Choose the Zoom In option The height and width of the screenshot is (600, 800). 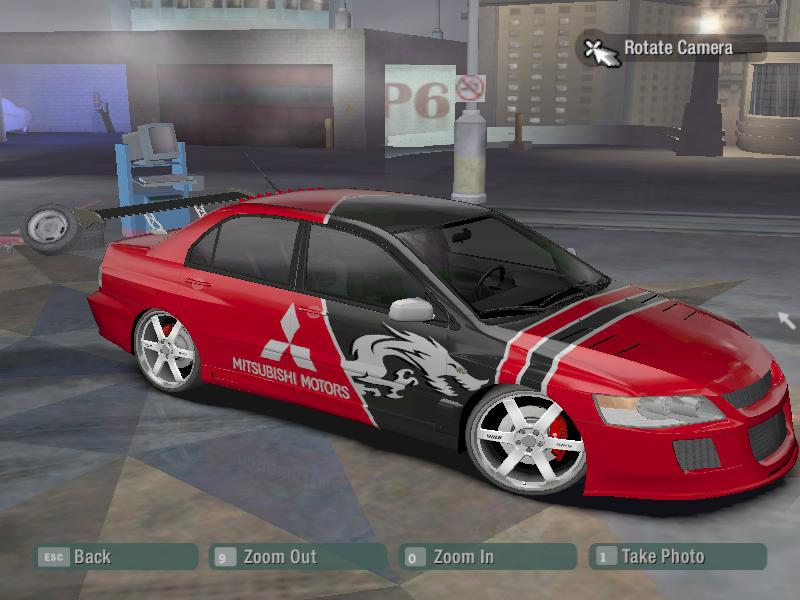pos(463,557)
